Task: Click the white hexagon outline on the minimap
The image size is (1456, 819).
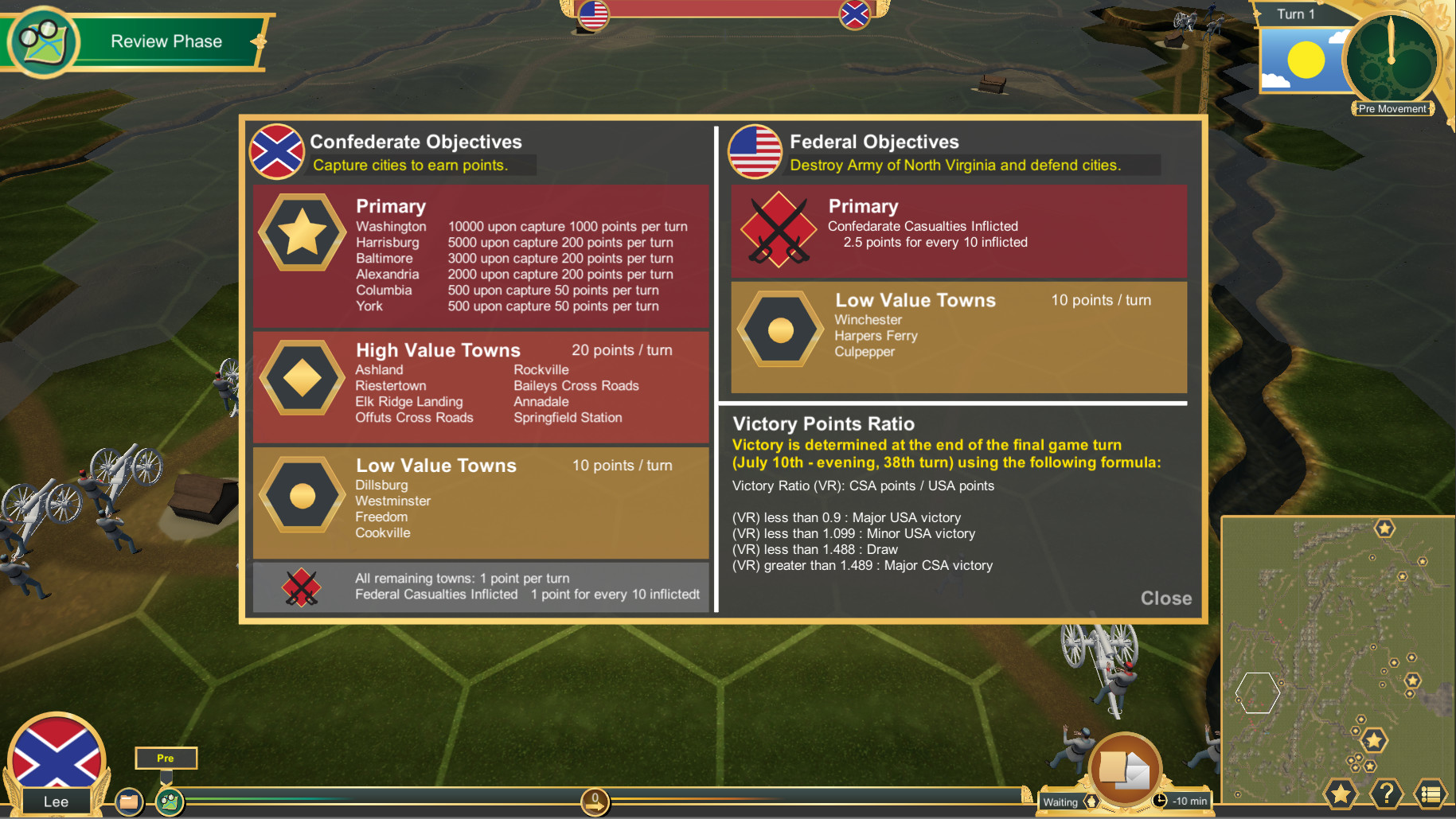Action: tap(1259, 692)
